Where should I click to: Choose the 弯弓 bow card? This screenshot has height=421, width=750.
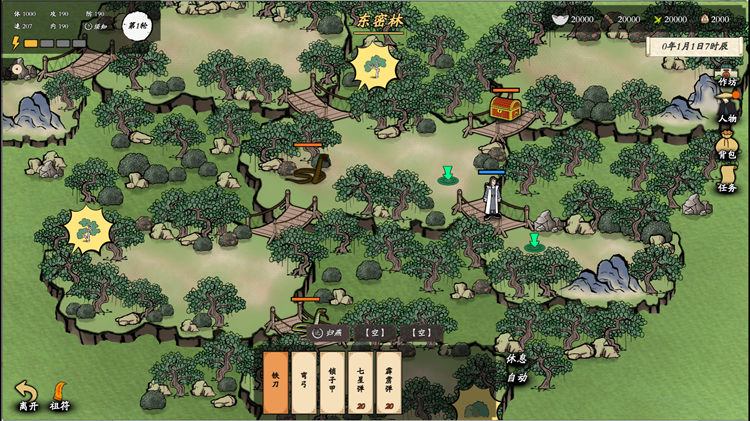[304, 382]
